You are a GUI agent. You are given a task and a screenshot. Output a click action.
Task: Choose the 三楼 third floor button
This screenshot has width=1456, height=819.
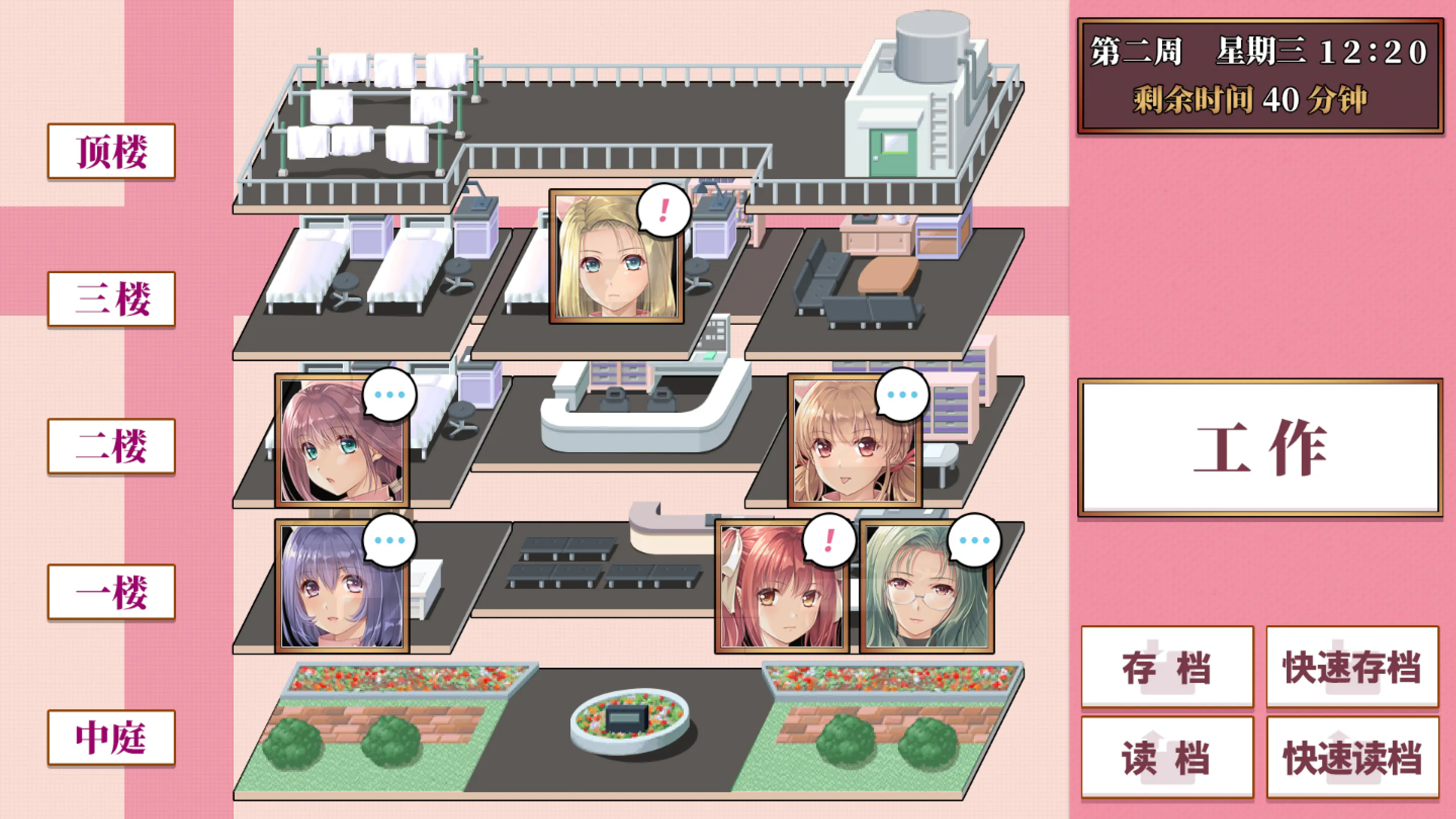click(111, 299)
